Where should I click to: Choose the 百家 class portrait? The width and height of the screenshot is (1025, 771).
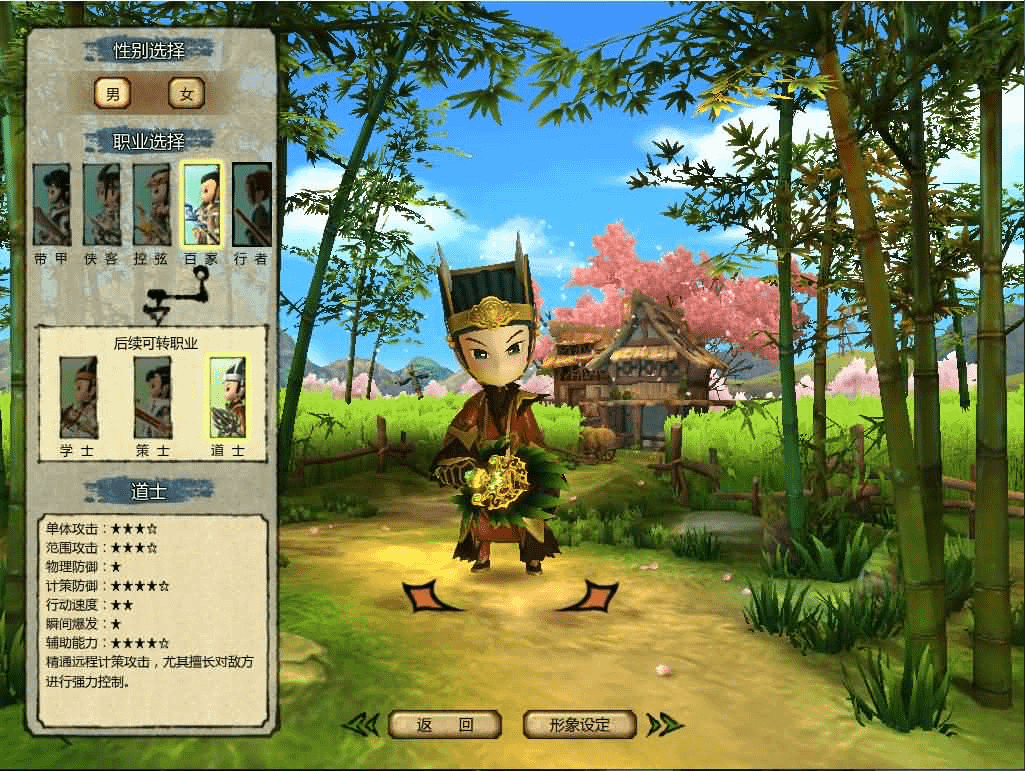(x=201, y=206)
